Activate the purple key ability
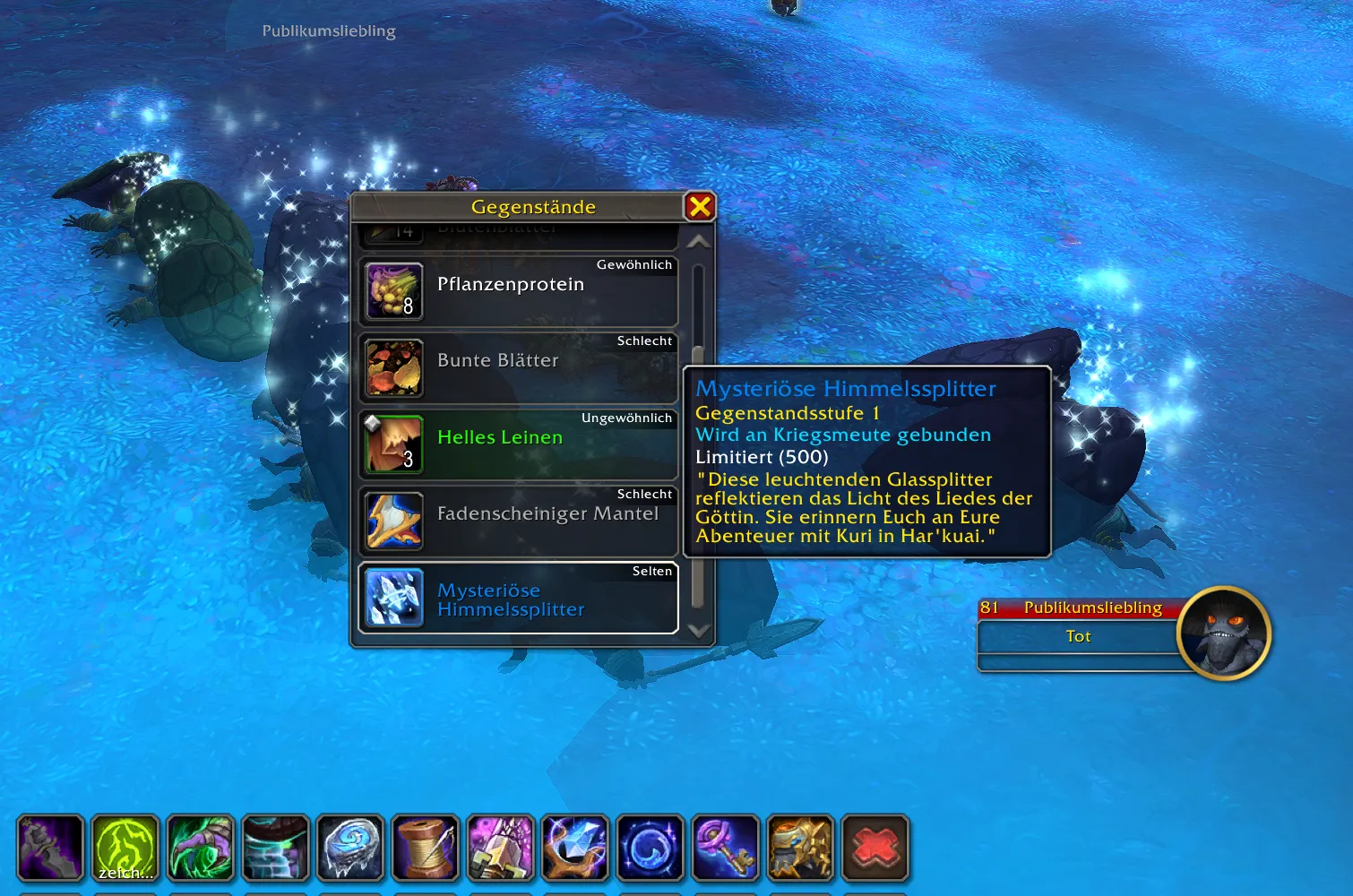 click(725, 848)
